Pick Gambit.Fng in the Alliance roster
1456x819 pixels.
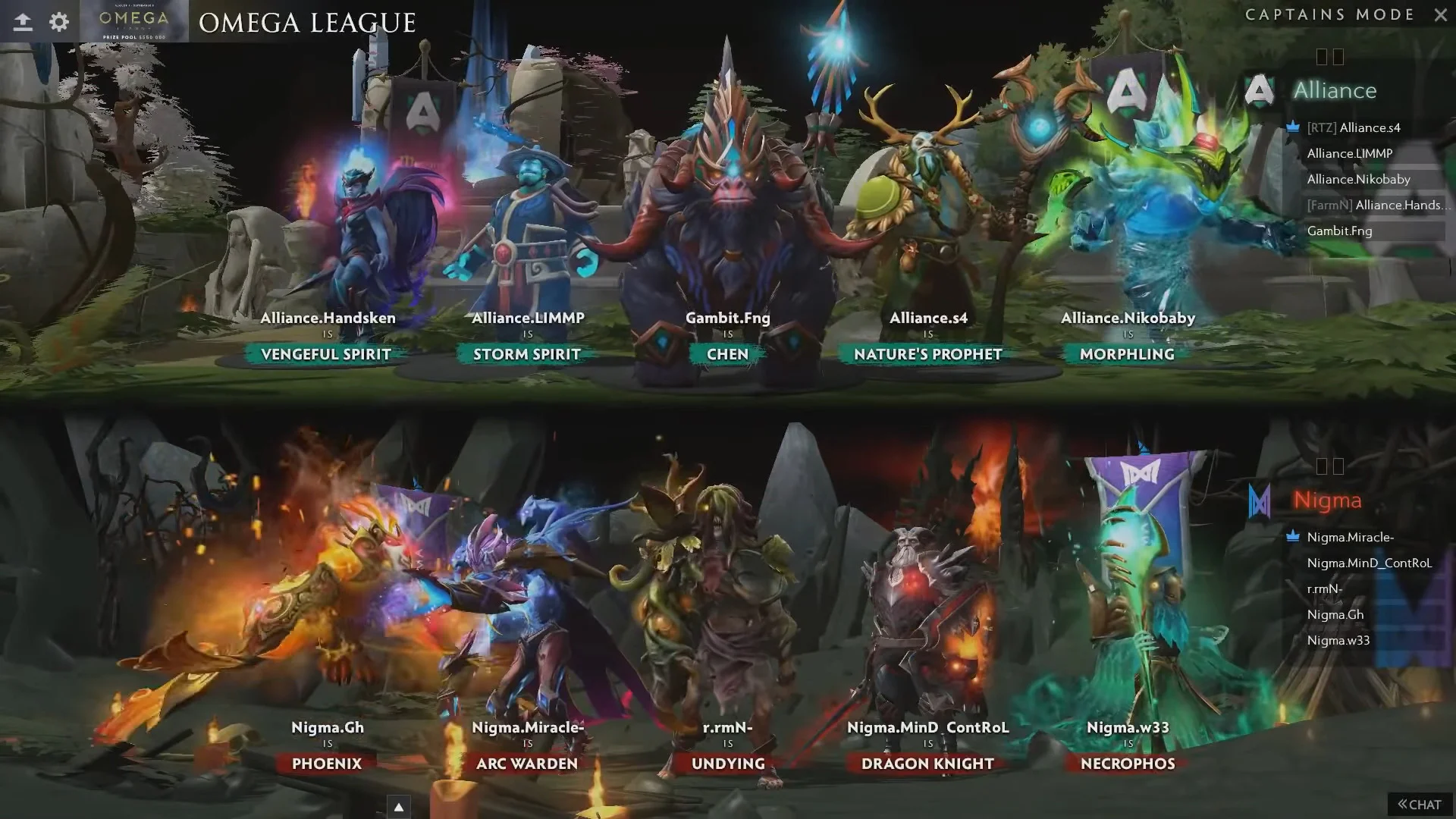click(x=1339, y=231)
